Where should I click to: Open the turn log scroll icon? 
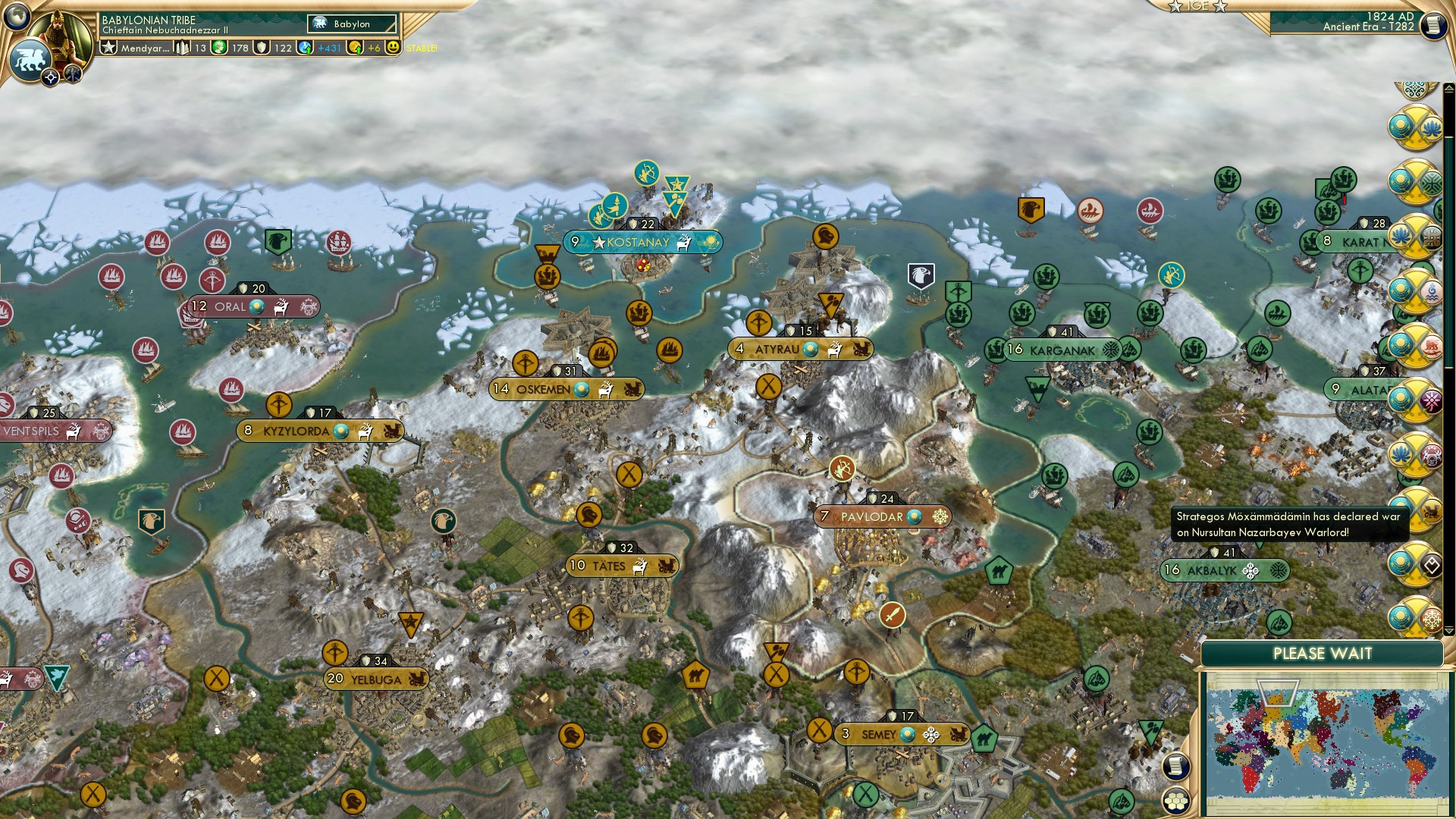coord(1433,26)
